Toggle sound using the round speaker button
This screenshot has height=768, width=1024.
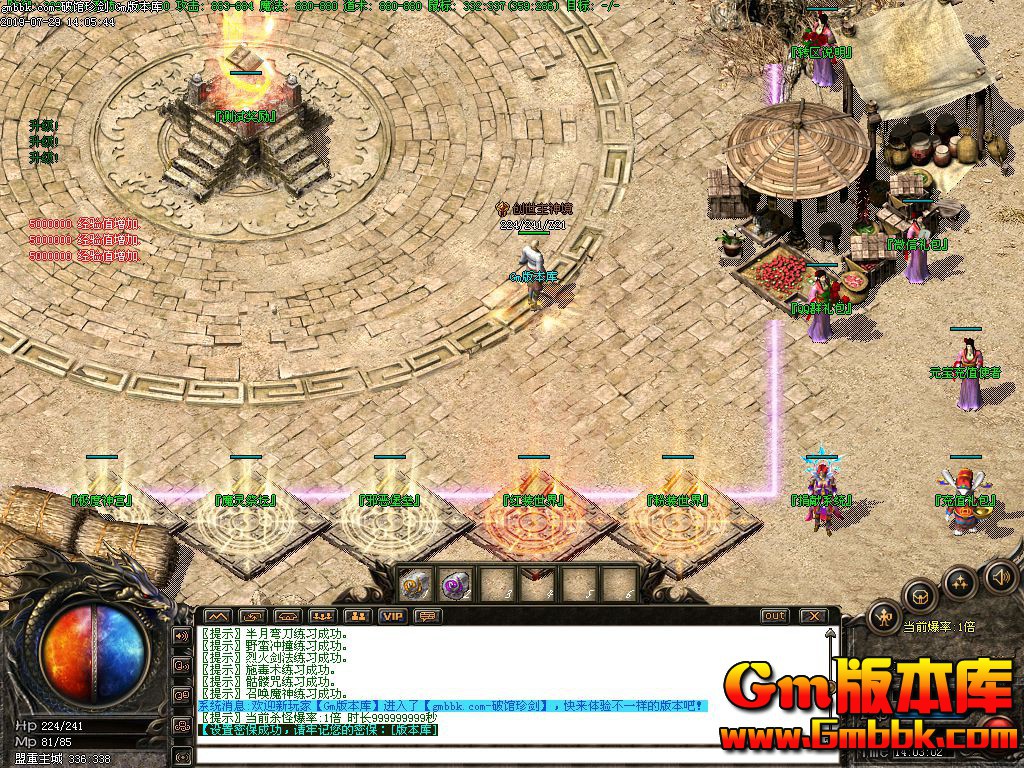(999, 576)
